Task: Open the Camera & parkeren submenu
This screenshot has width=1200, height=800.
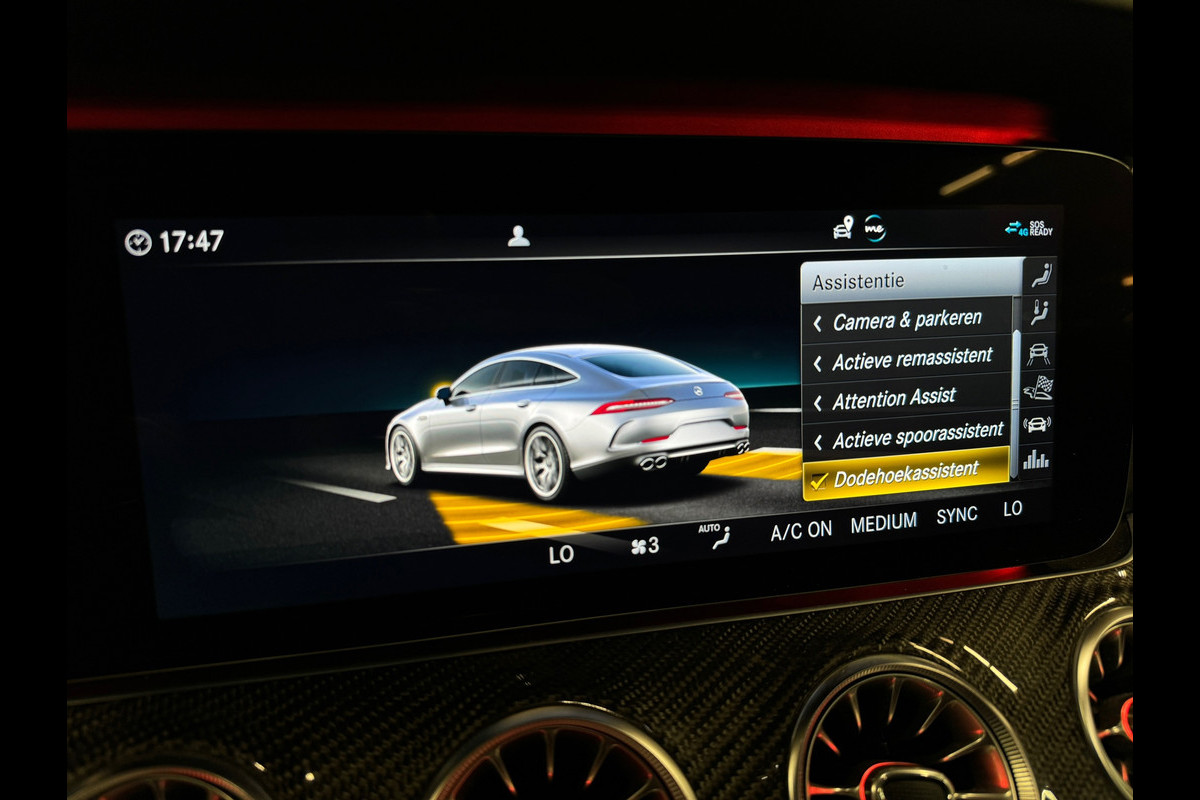Action: (x=907, y=321)
